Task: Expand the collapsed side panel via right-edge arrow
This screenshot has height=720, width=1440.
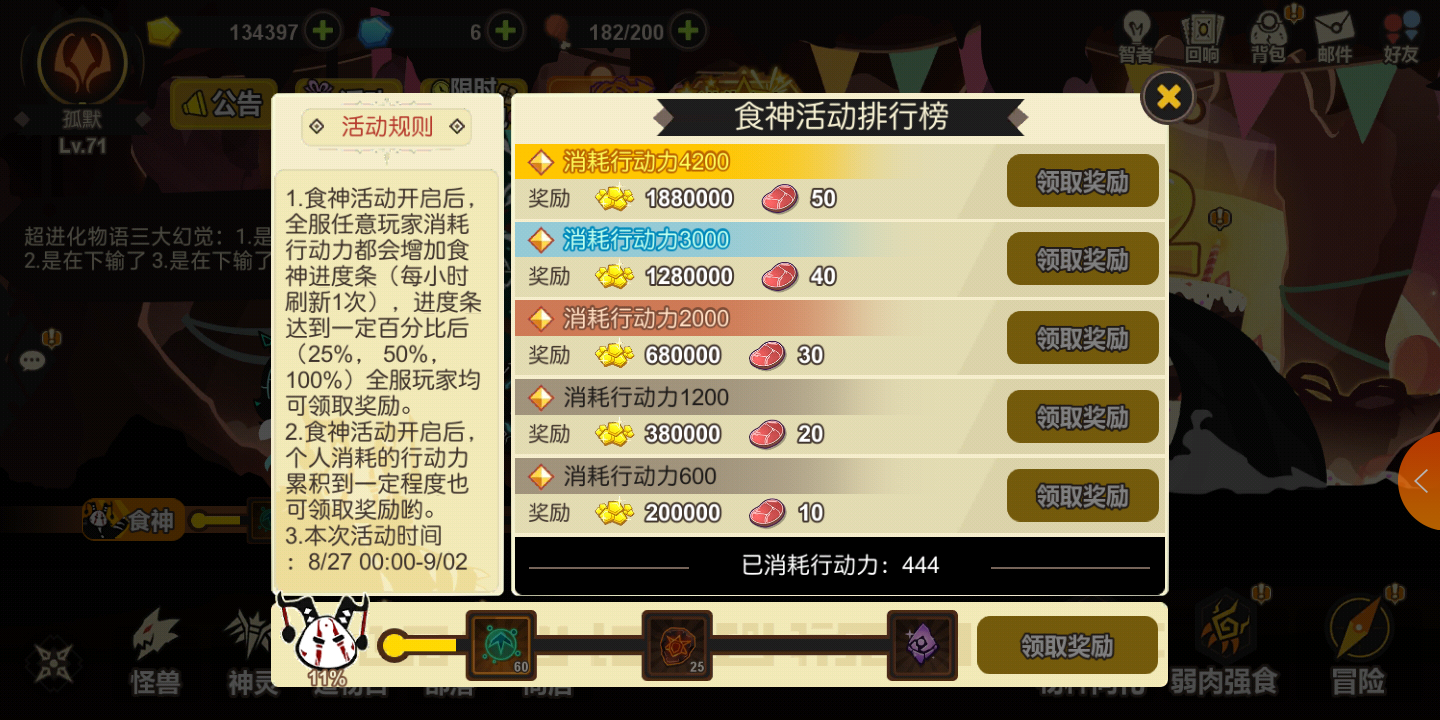Action: tap(1421, 481)
